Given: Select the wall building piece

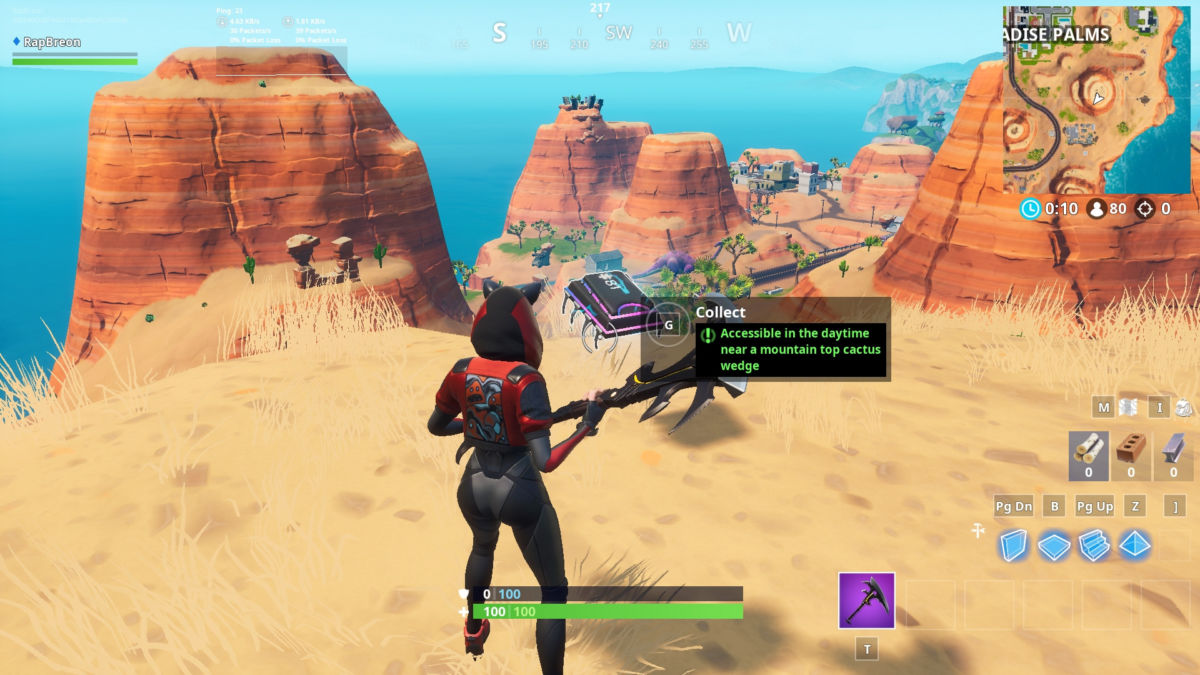Looking at the screenshot, I should click(1013, 545).
